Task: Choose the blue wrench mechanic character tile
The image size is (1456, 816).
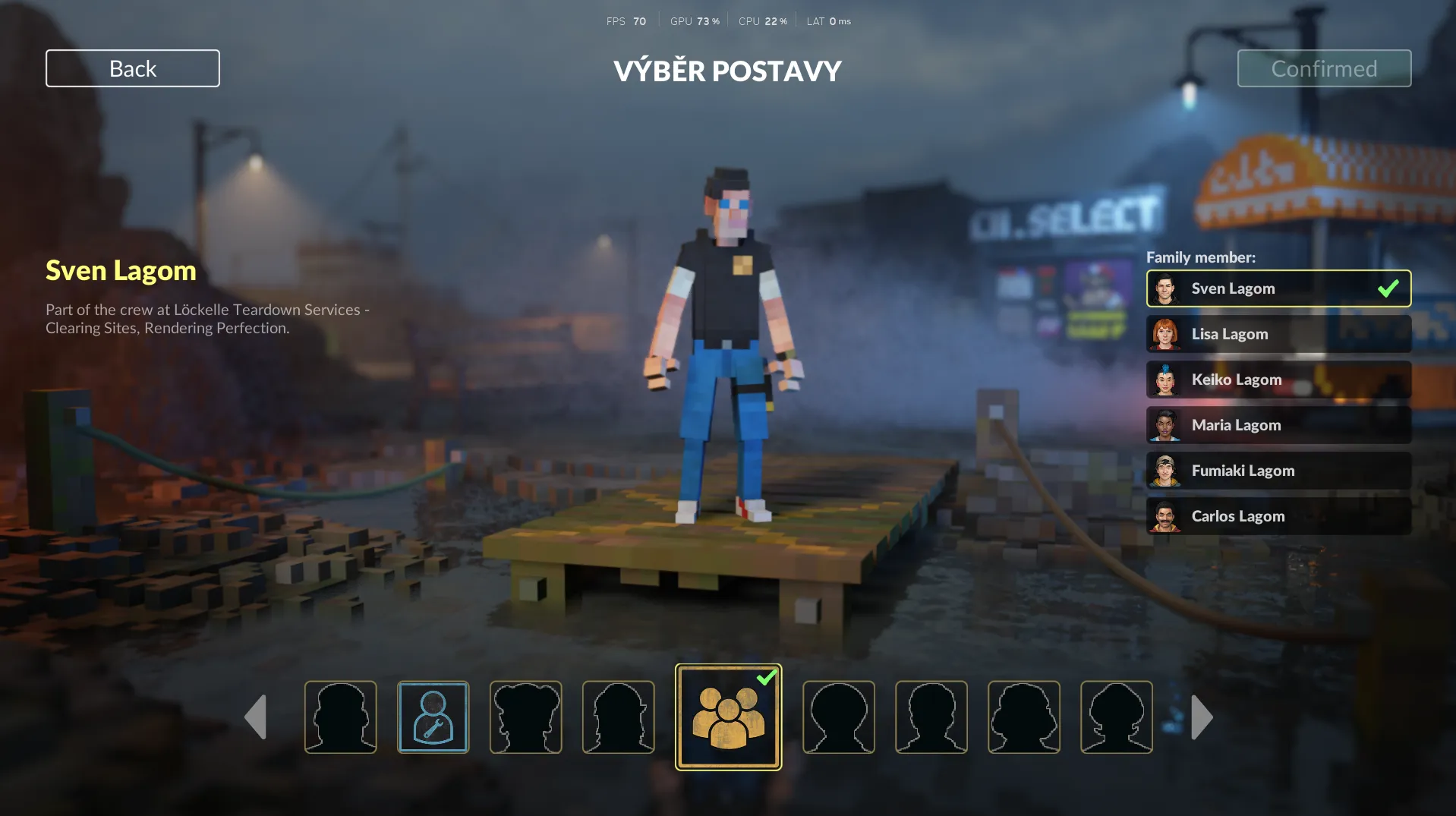Action: click(433, 717)
